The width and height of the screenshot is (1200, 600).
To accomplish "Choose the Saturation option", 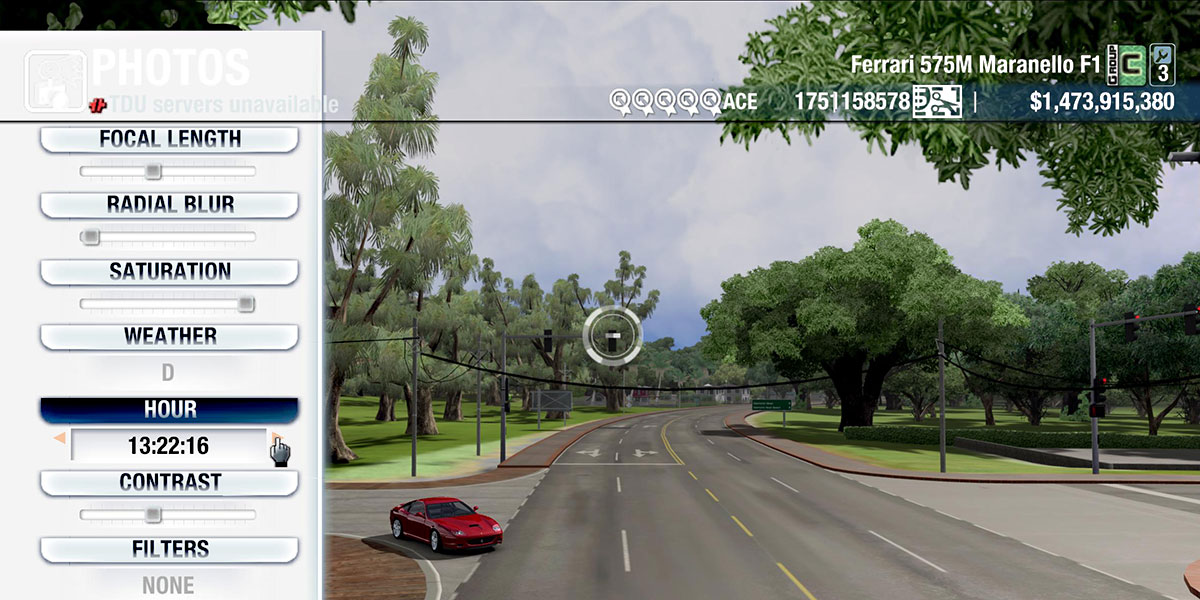I will pos(169,271).
